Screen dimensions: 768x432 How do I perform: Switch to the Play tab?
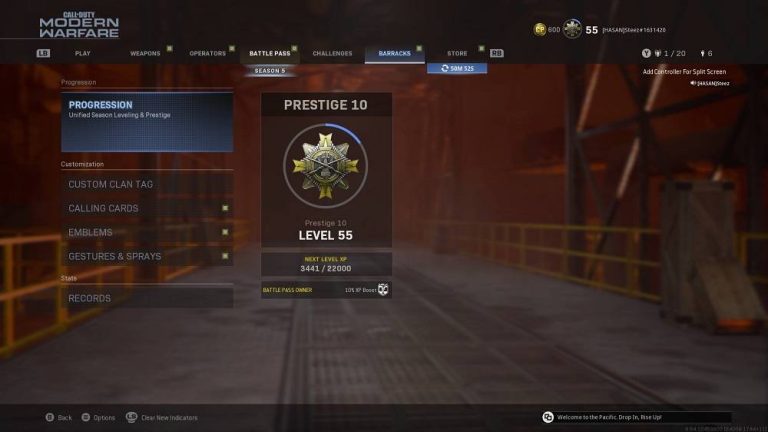pyautogui.click(x=83, y=53)
